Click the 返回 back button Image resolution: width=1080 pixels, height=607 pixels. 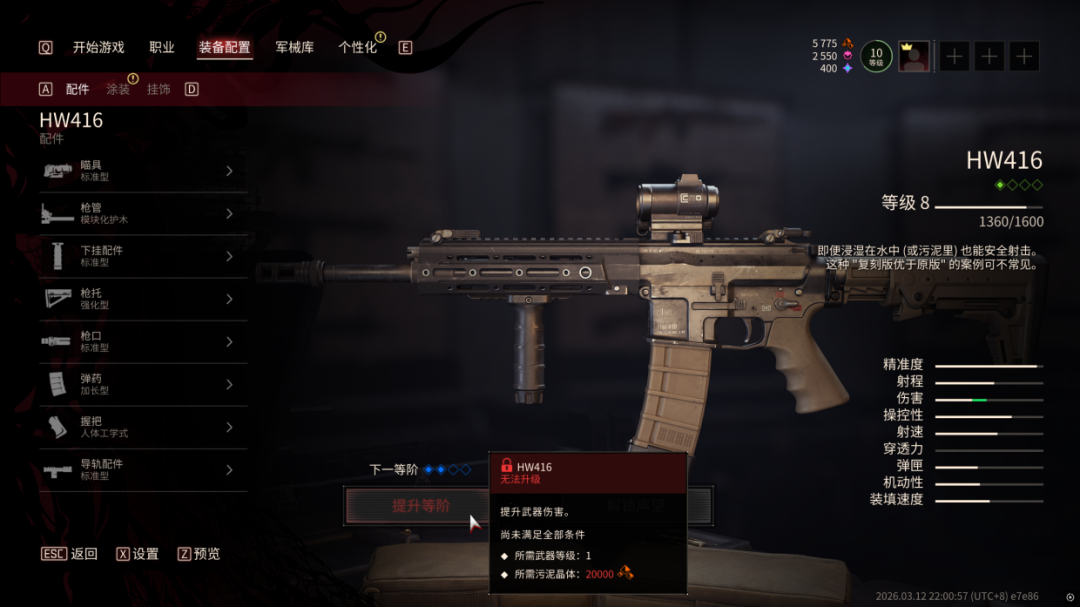click(70, 554)
